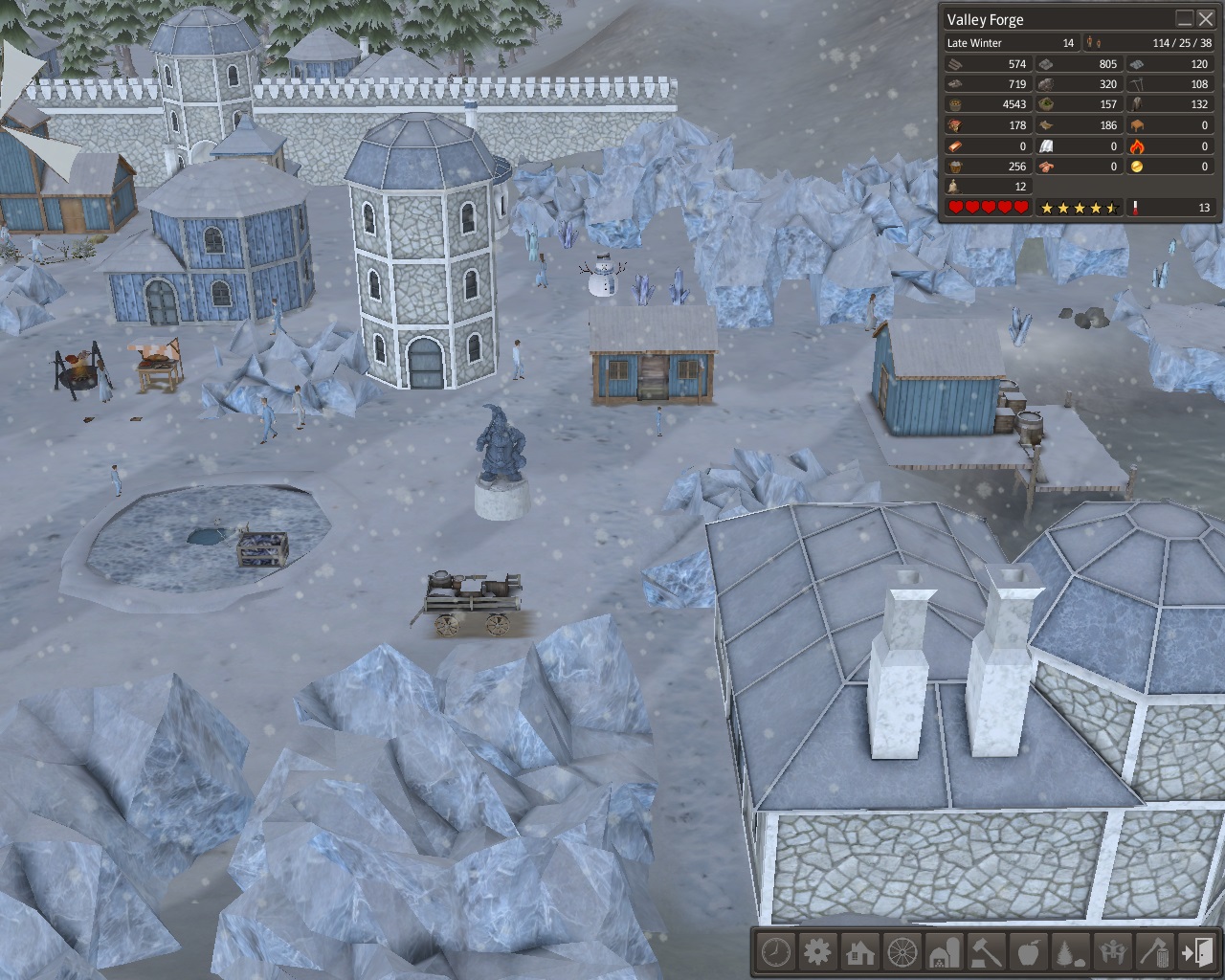1225x980 pixels.
Task: Open the axe and log removal menu
Action: coord(1155,952)
